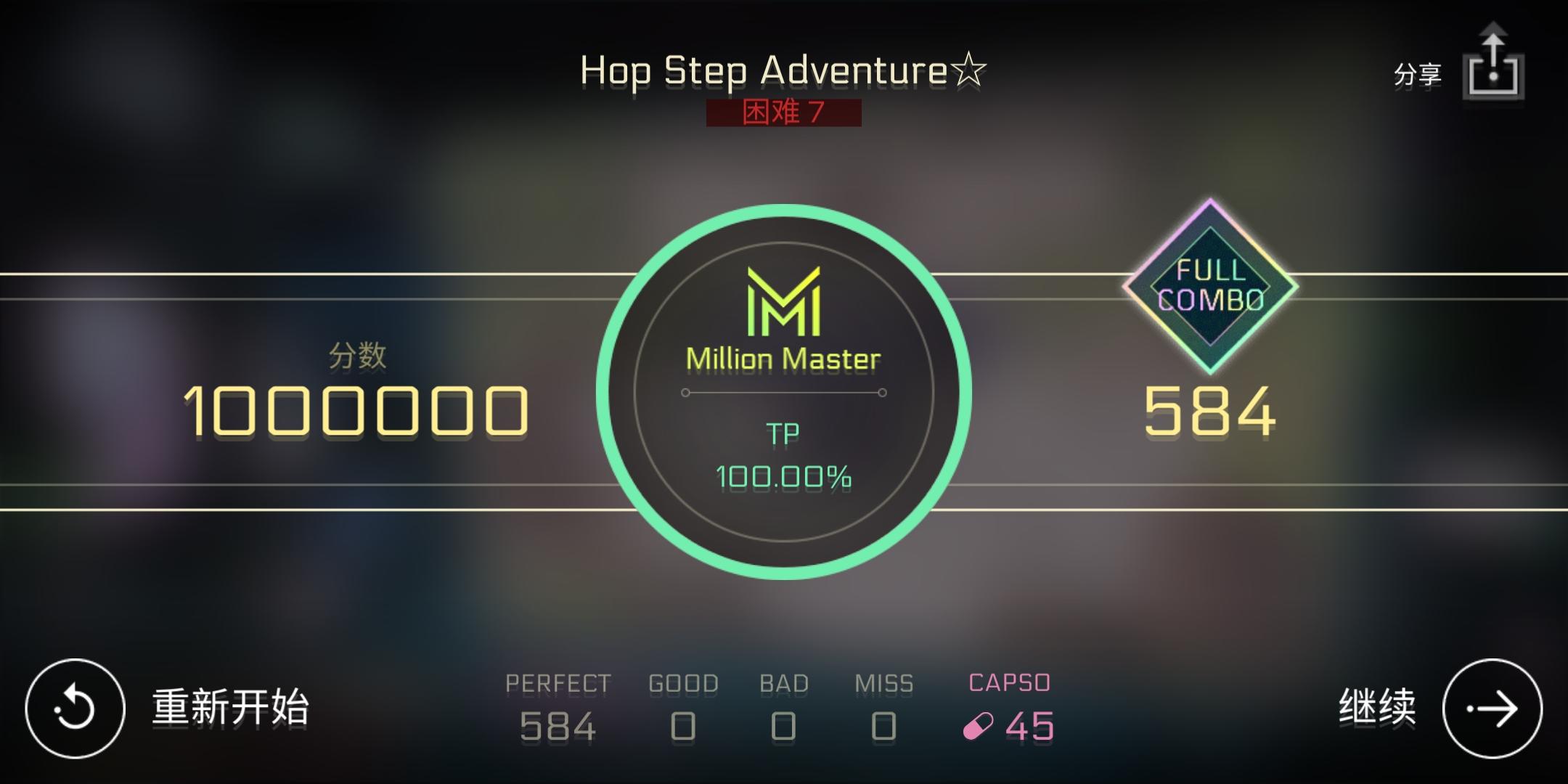Click the restart circular arrow icon
This screenshot has height=784, width=1568.
(75, 706)
